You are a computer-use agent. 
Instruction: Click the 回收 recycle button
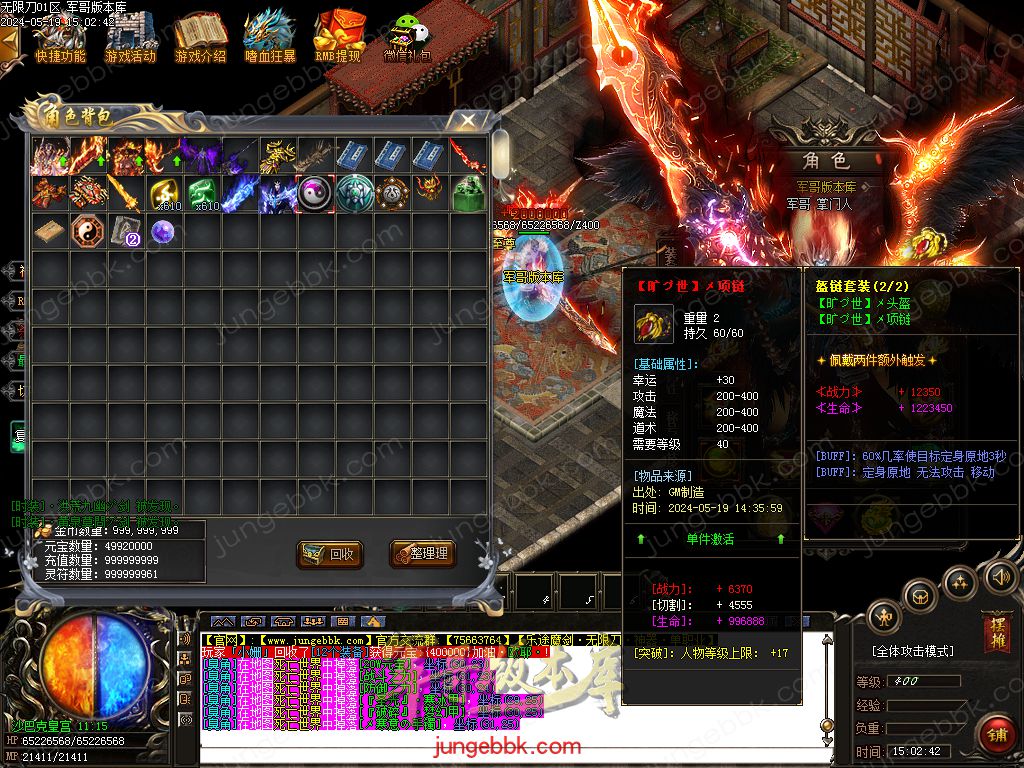[330, 553]
